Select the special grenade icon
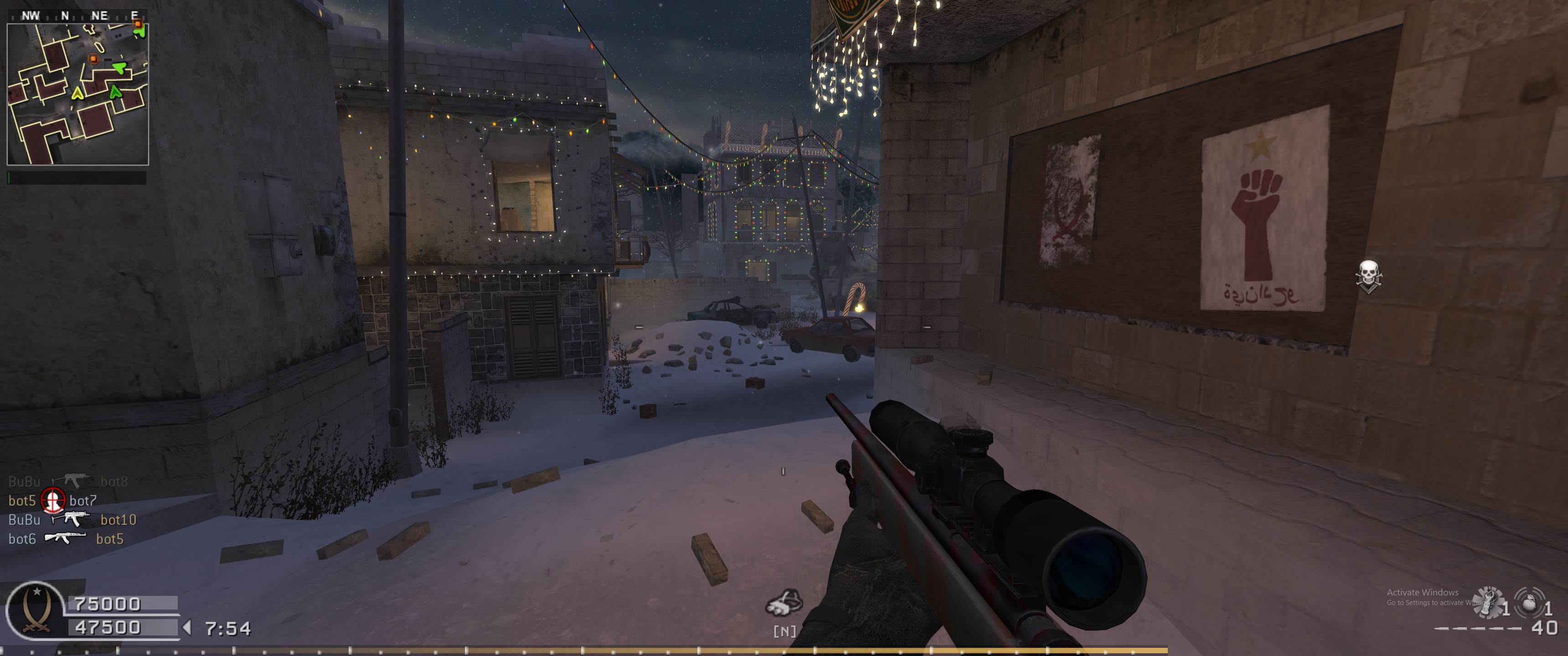The height and width of the screenshot is (656, 1568). tap(1488, 602)
